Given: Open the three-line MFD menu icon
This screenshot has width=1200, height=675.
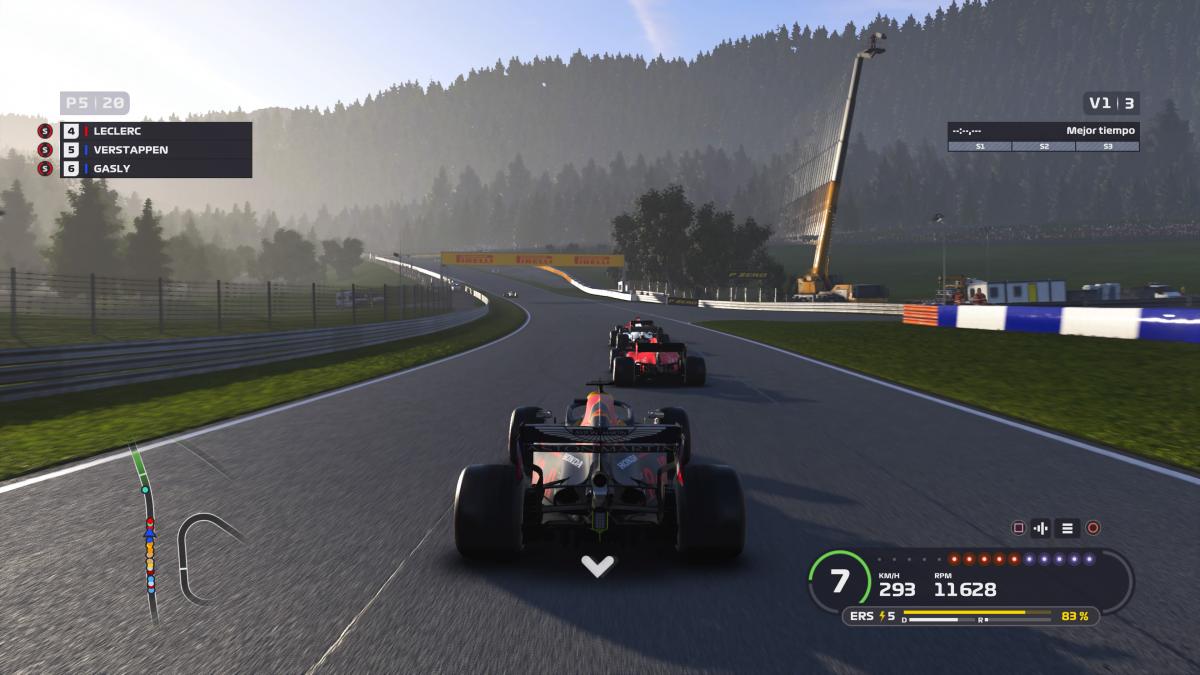Looking at the screenshot, I should [1067, 528].
